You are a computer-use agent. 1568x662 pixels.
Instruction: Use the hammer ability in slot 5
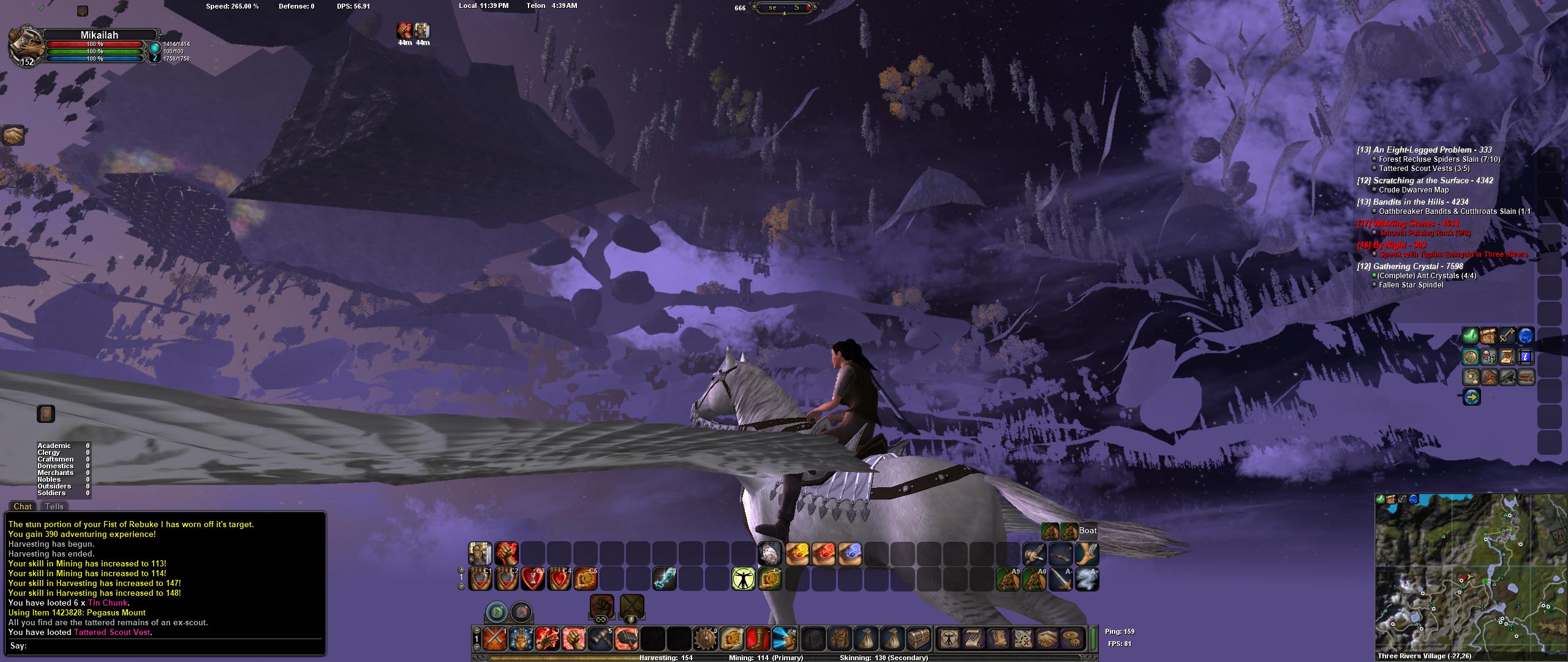pyautogui.click(x=600, y=639)
